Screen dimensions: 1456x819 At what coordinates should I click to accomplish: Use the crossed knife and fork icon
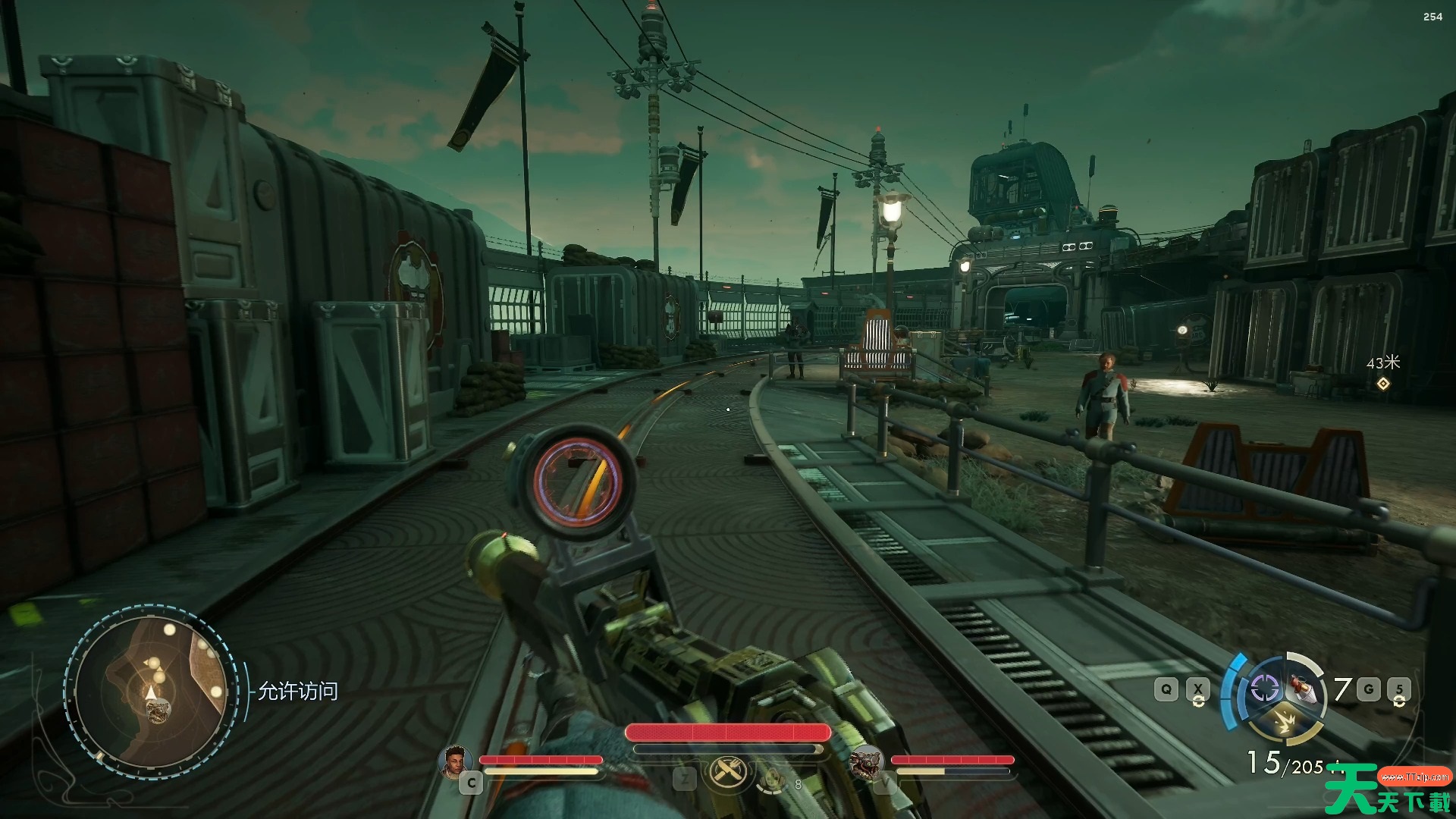point(727,773)
